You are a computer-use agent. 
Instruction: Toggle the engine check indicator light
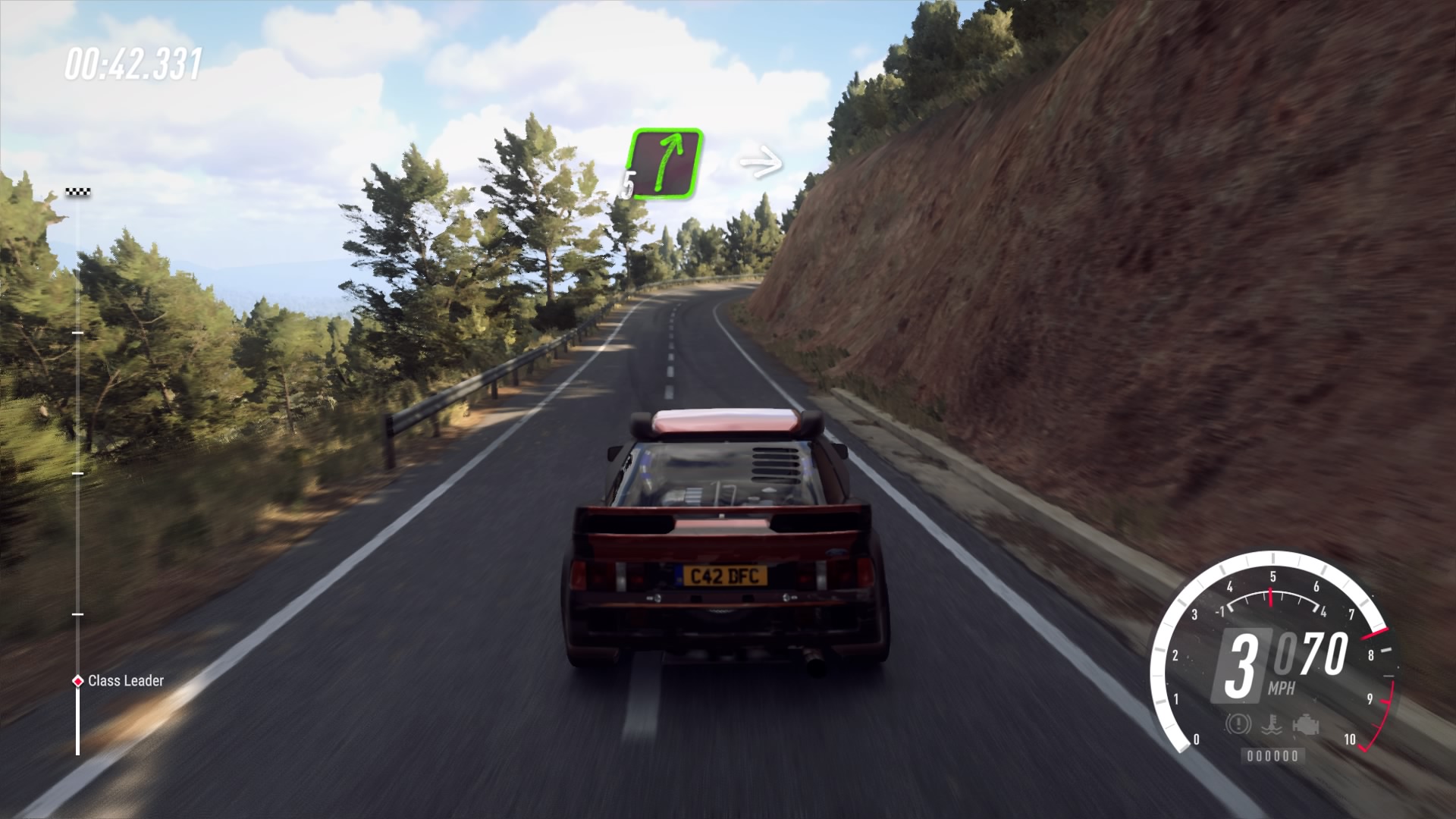tap(1306, 723)
